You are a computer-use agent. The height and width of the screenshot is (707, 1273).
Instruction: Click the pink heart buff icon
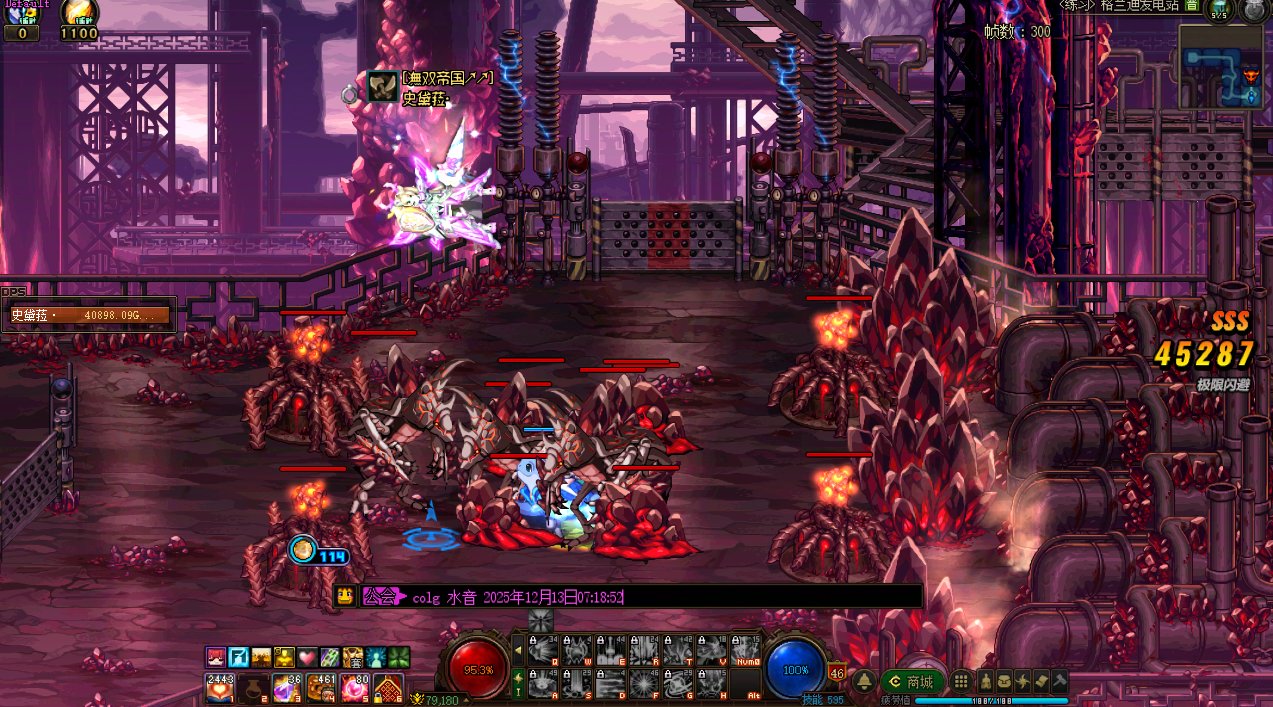(306, 657)
